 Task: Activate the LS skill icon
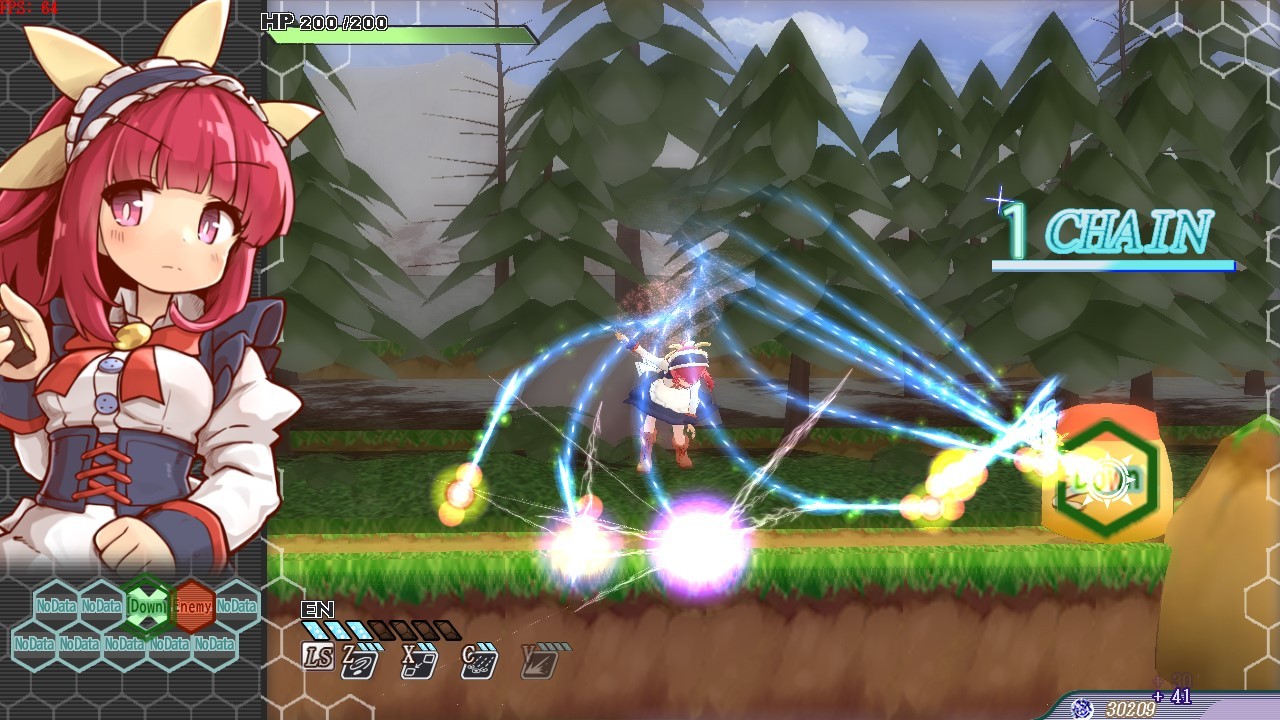coord(317,657)
